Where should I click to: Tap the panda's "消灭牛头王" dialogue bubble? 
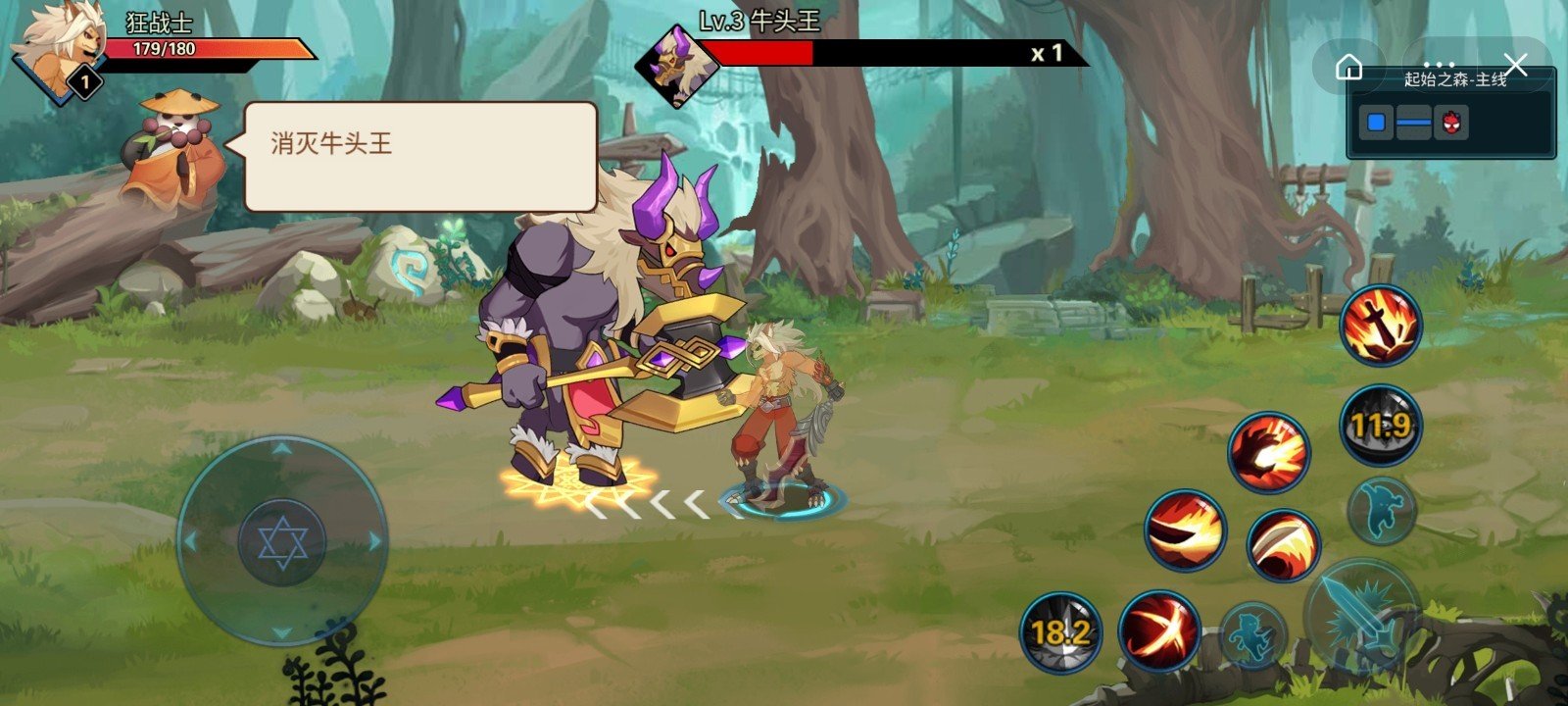point(419,156)
